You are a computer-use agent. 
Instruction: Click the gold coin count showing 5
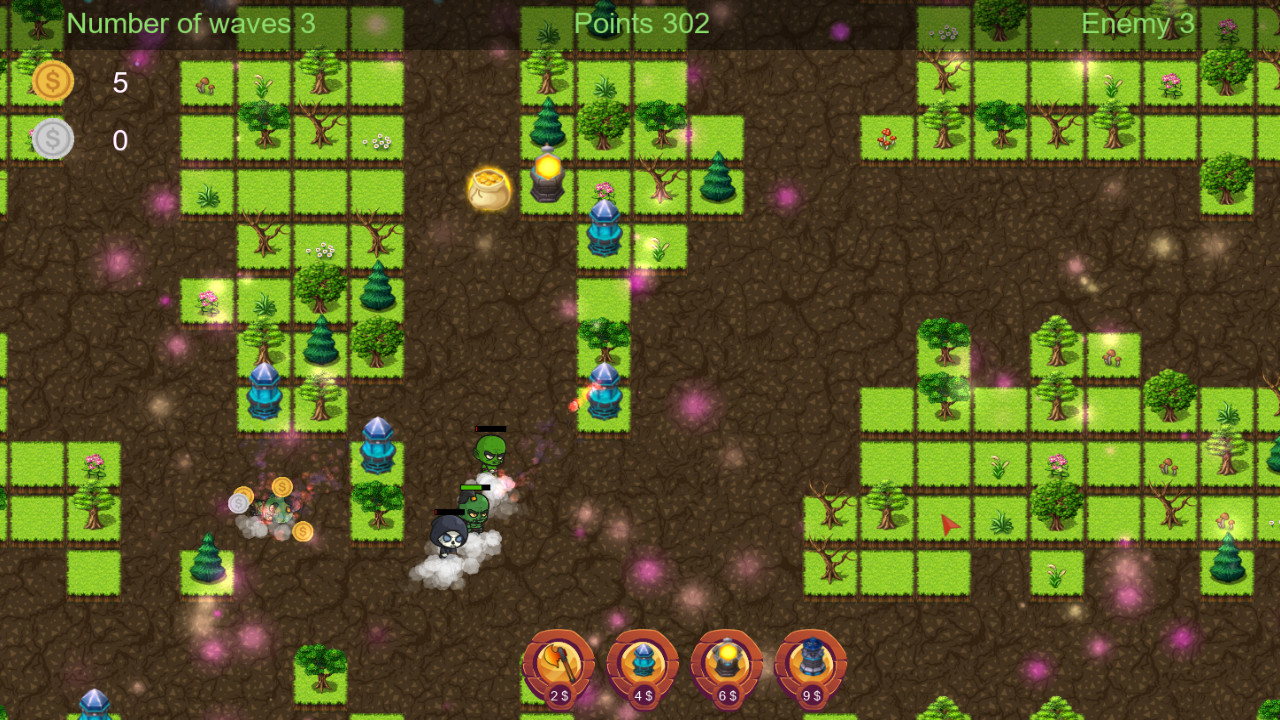point(119,83)
